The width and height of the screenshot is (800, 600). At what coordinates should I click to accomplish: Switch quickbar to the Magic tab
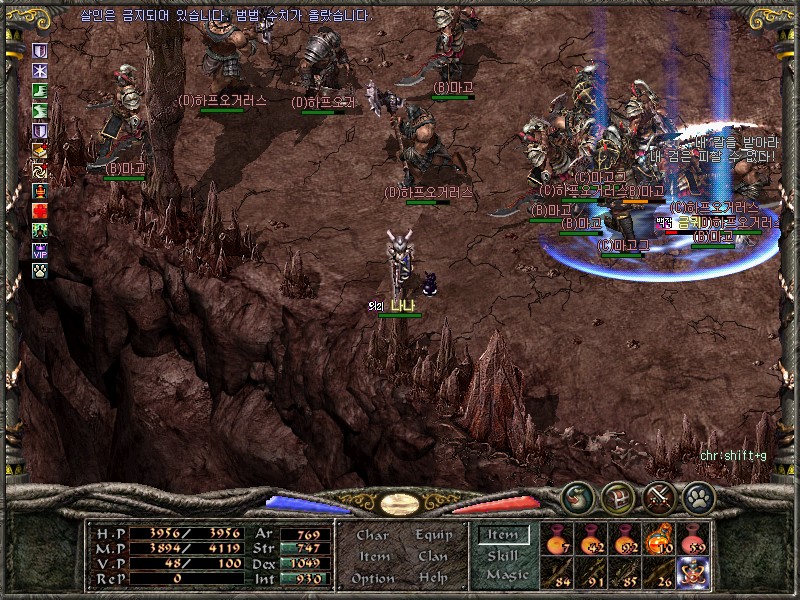[x=506, y=576]
